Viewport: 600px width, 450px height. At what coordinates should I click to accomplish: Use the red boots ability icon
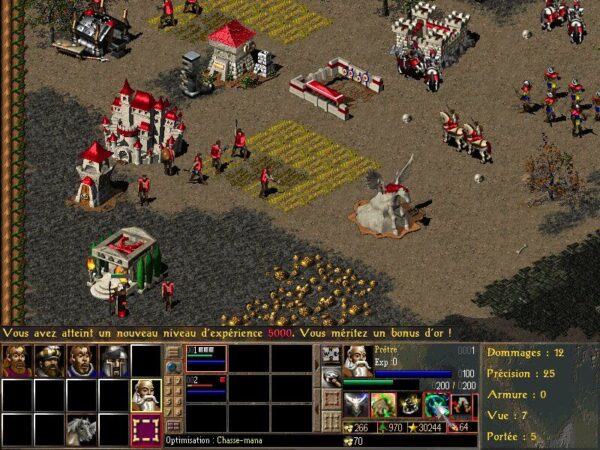(x=461, y=404)
